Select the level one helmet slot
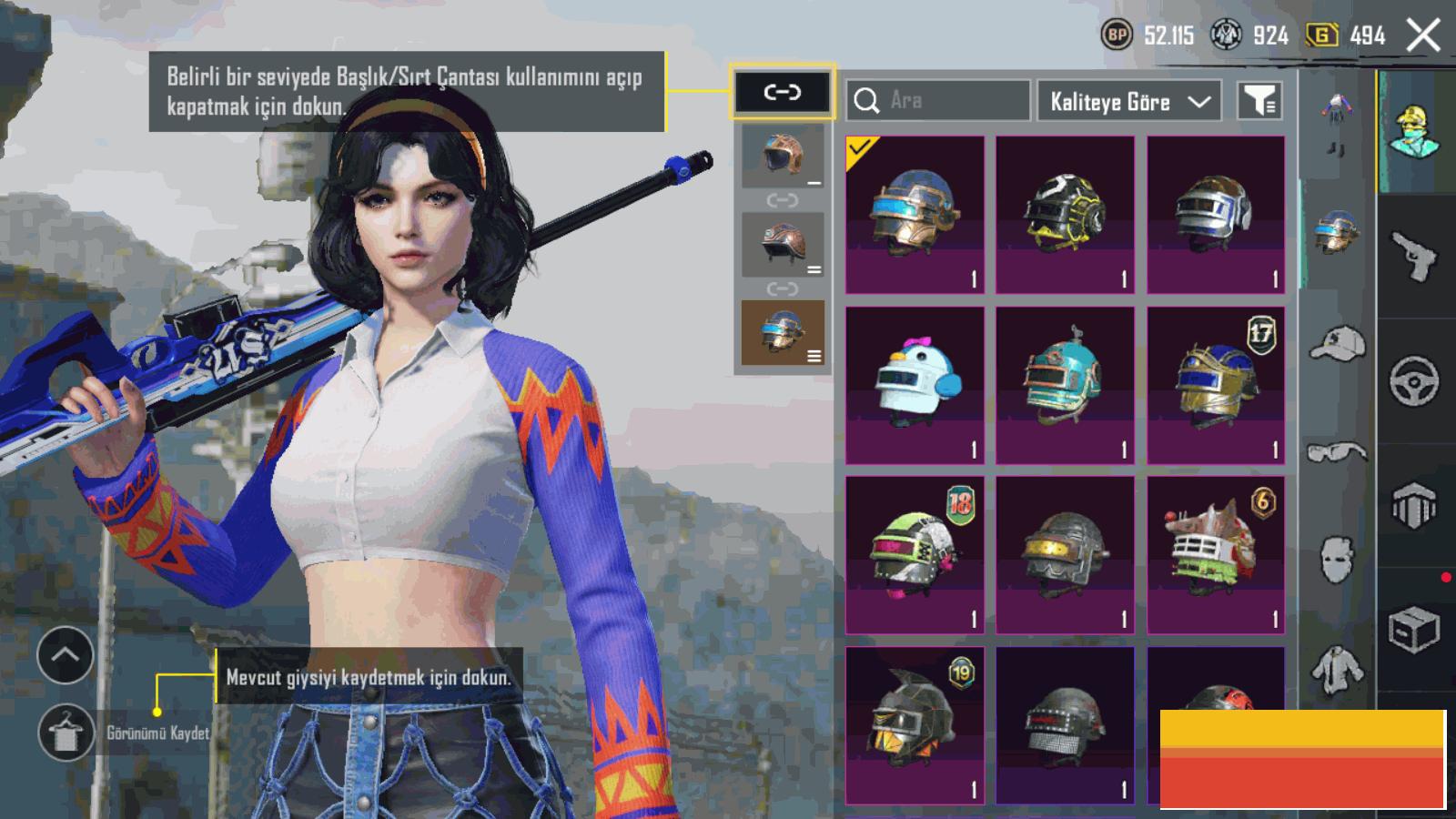This screenshot has width=1456, height=819. [x=783, y=157]
